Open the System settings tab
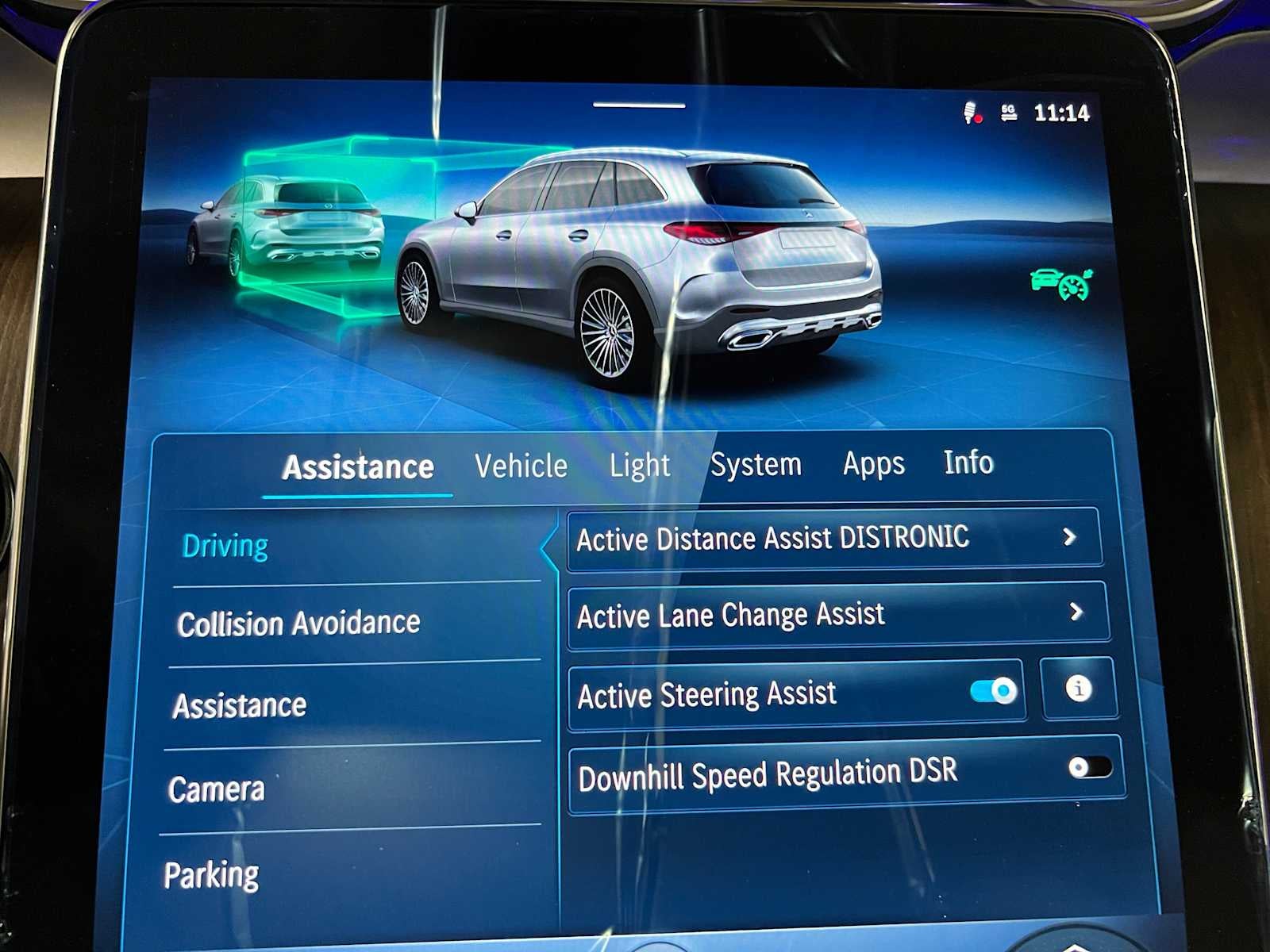 (x=756, y=464)
